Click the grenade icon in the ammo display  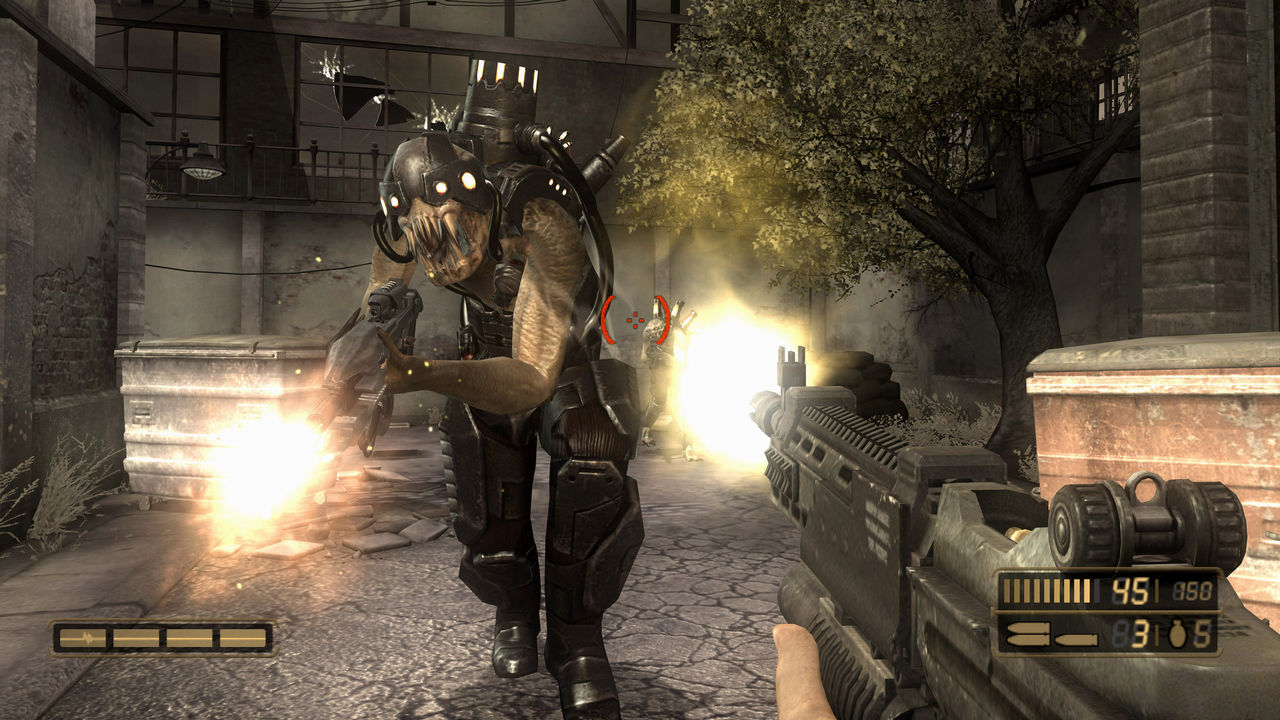[1178, 634]
